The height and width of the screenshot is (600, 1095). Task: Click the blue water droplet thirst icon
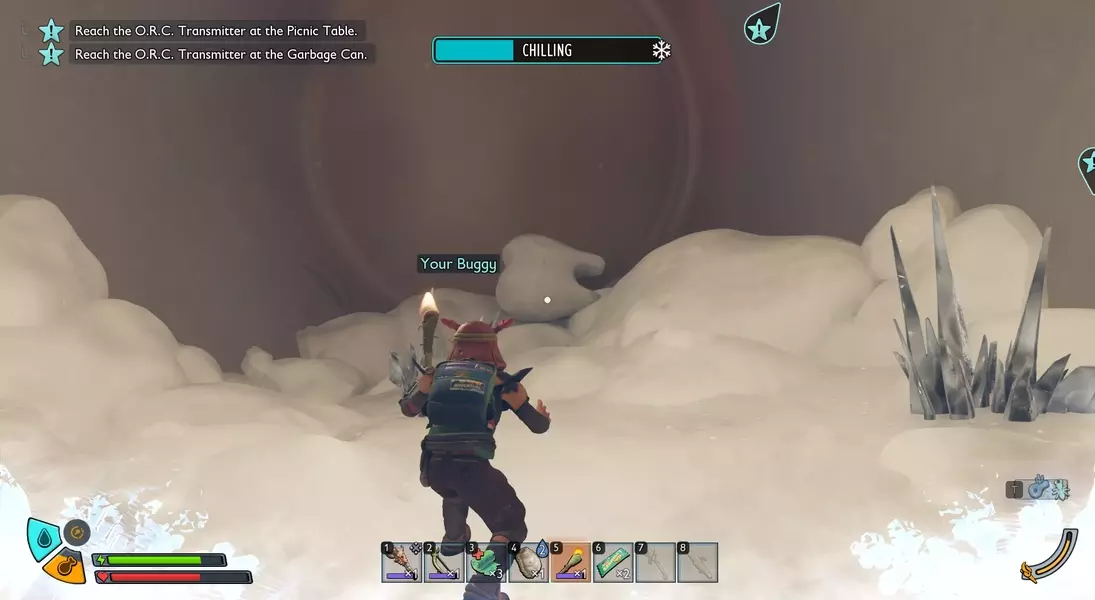(x=42, y=537)
